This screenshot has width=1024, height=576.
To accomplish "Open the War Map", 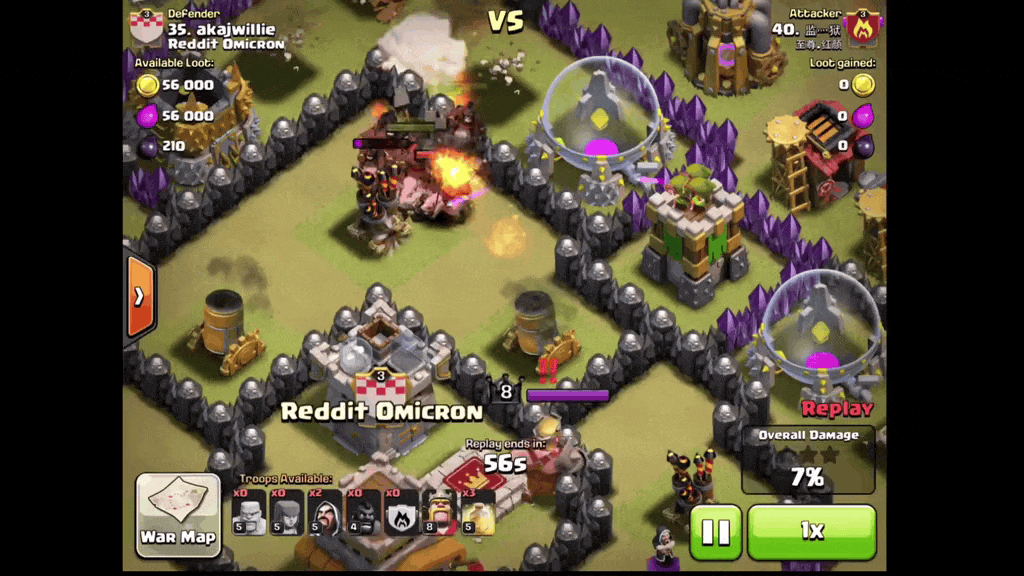I will pos(178,514).
